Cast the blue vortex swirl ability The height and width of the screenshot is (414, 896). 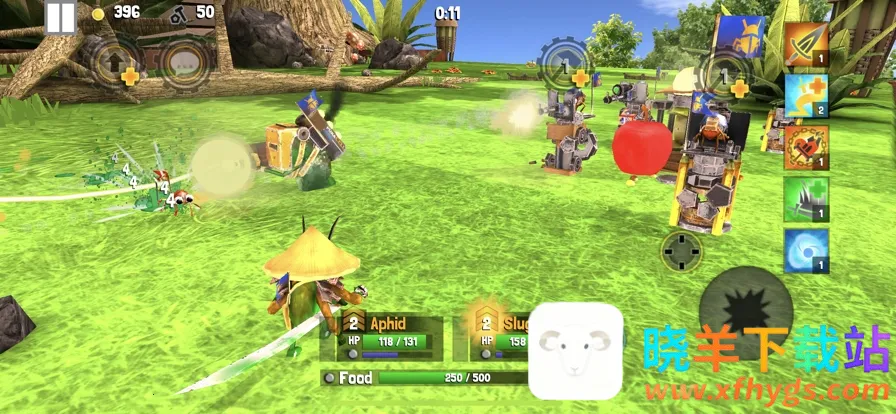pos(806,251)
